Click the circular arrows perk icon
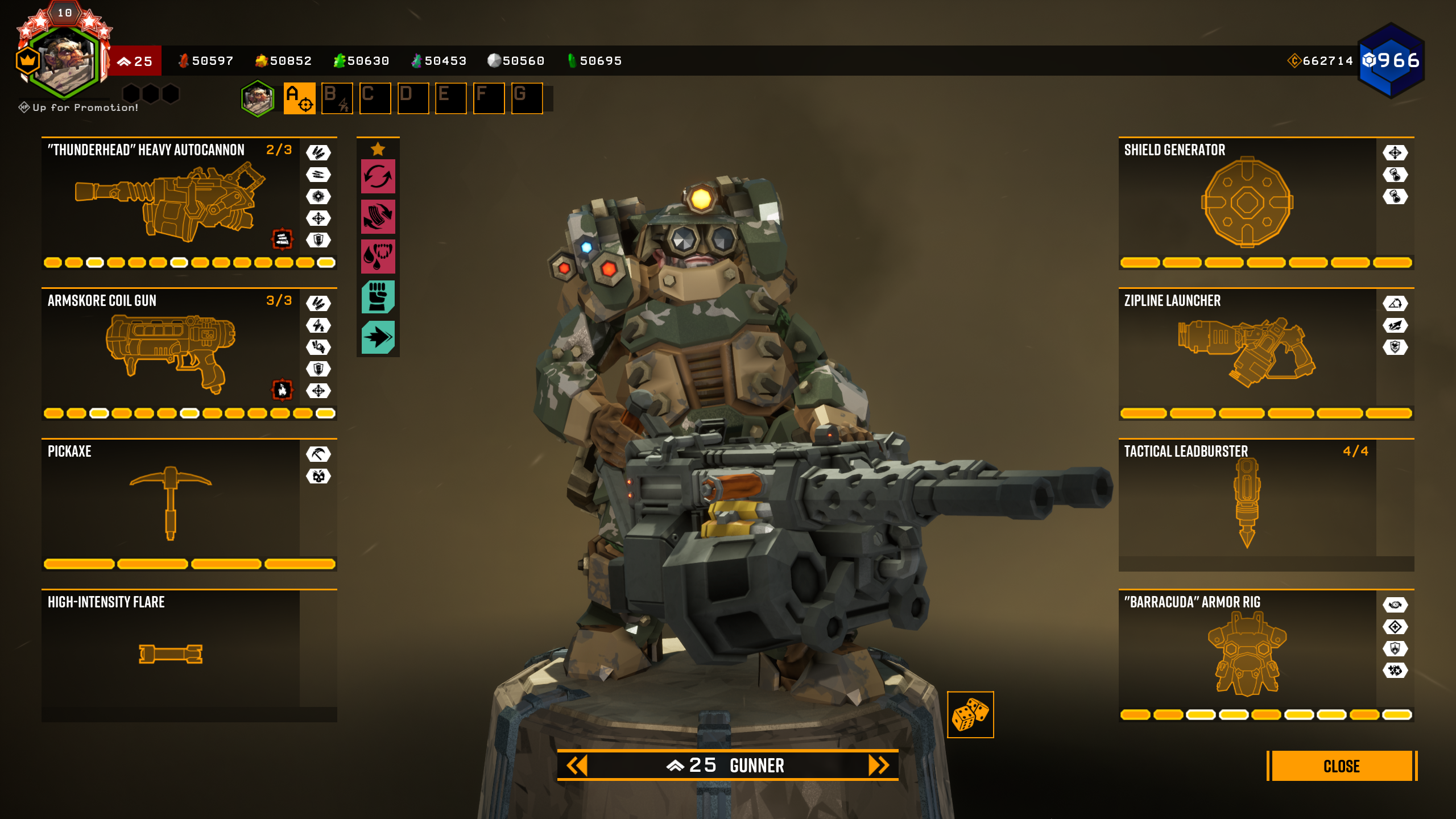This screenshot has width=1456, height=819. pos(378,176)
